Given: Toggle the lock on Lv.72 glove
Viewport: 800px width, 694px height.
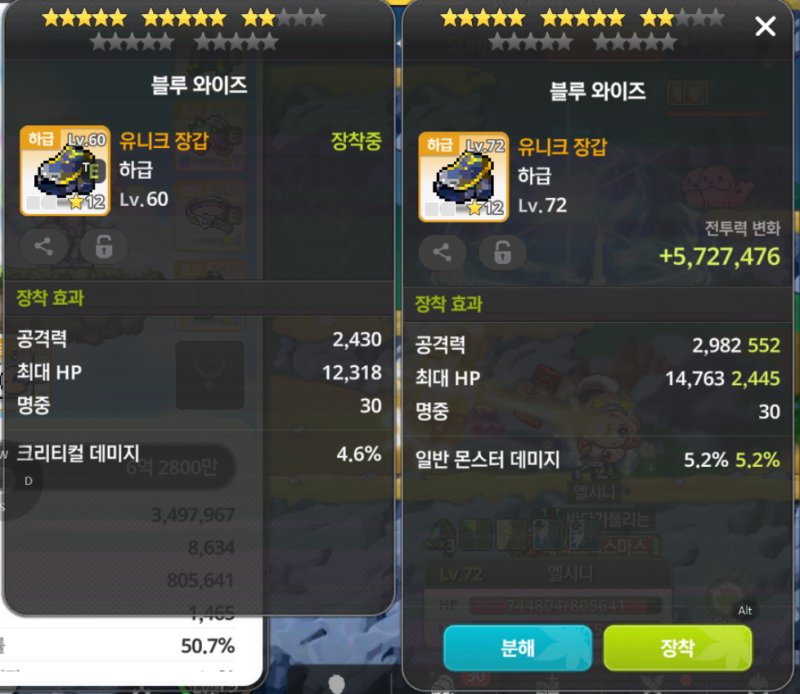Looking at the screenshot, I should coord(502,253).
